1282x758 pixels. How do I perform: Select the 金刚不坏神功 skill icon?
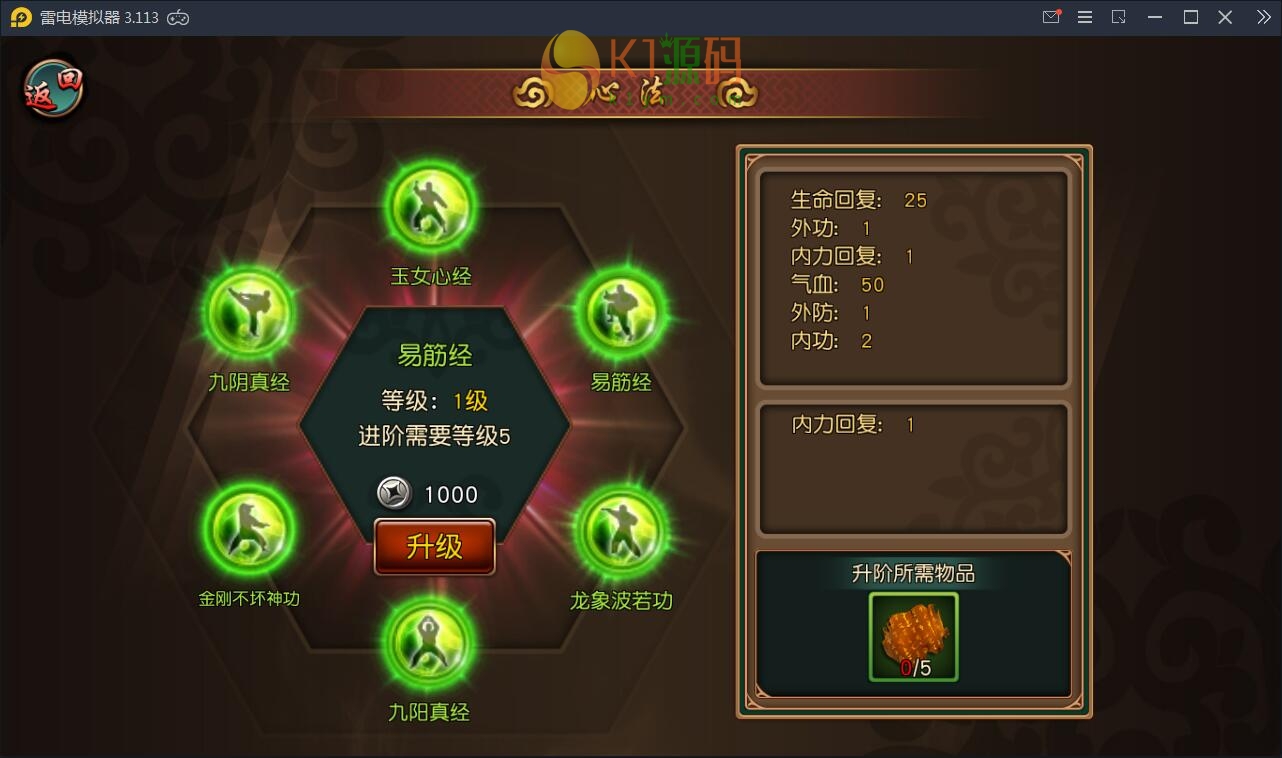pyautogui.click(x=249, y=530)
